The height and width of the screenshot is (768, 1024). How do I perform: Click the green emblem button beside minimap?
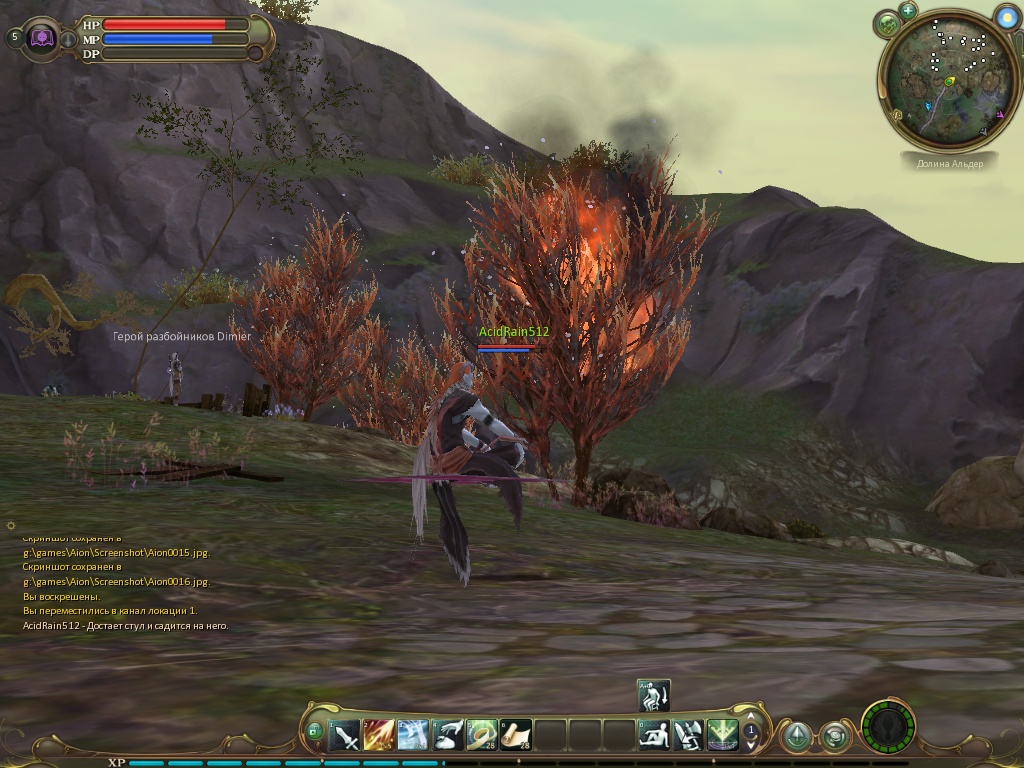888,24
